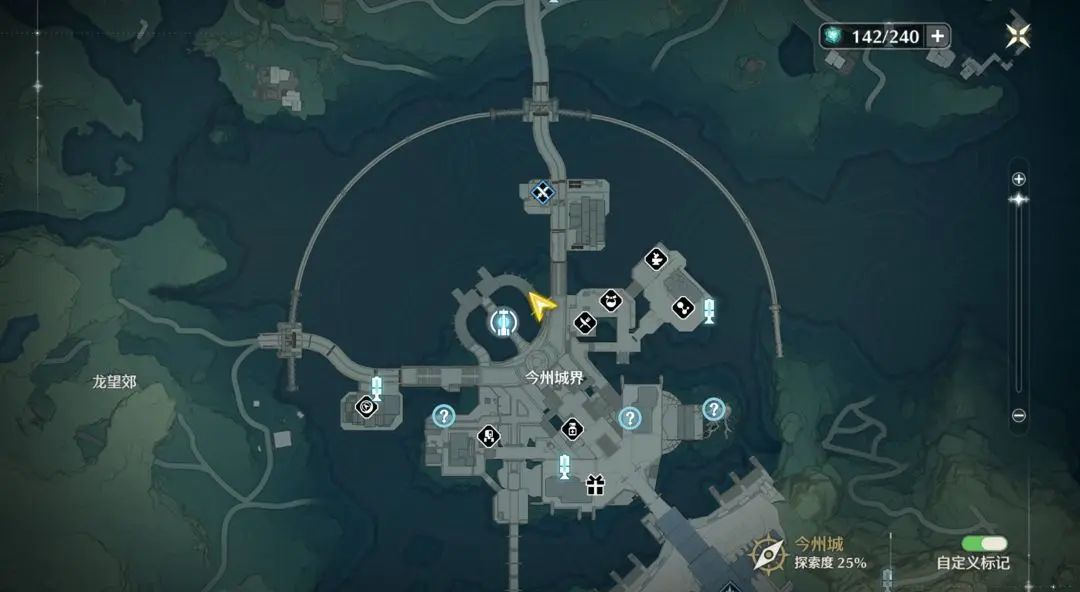This screenshot has height=592, width=1080.
Task: Close the map with the star button
Action: click(1018, 37)
